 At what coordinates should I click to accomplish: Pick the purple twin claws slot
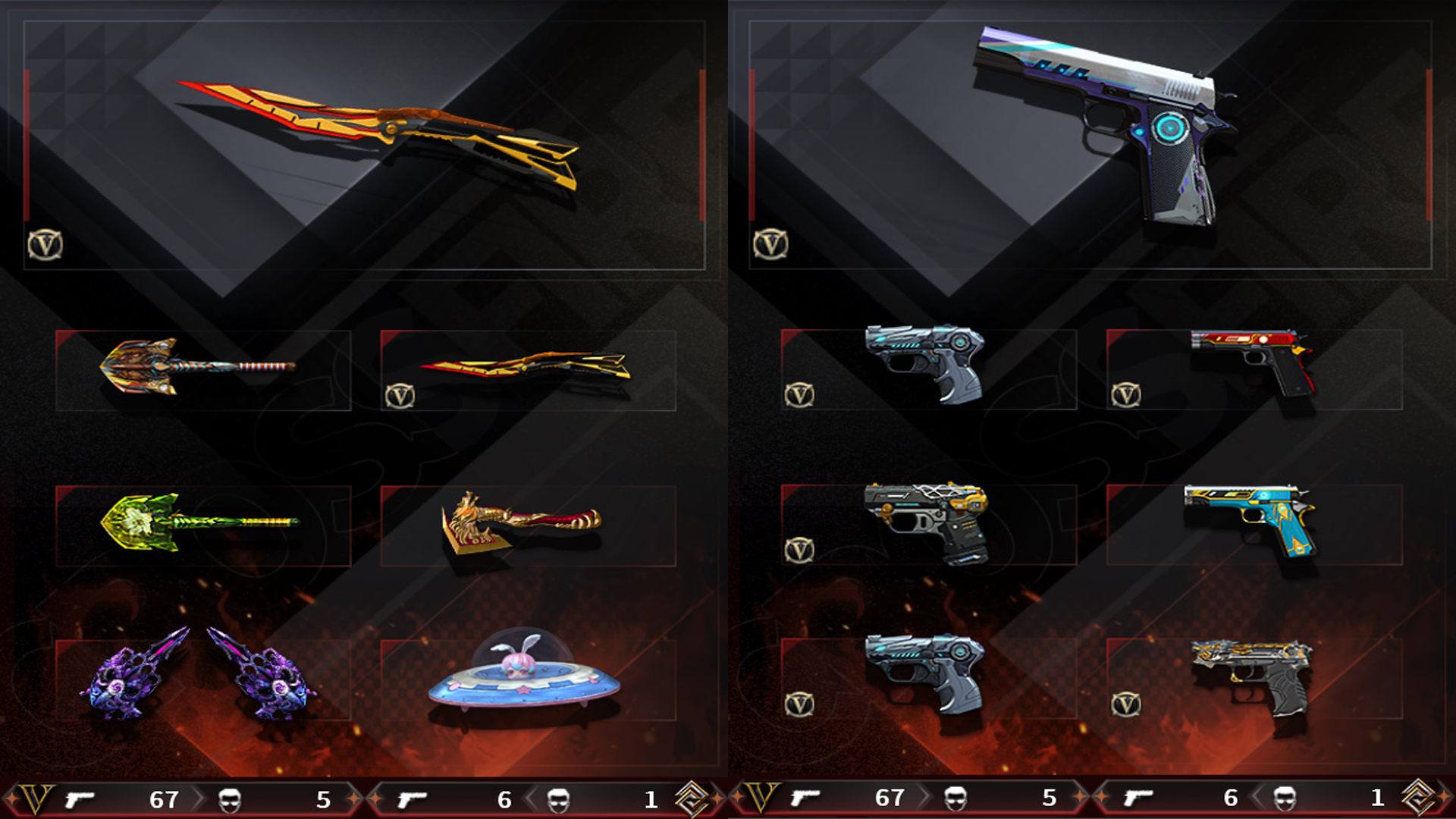tap(202, 679)
